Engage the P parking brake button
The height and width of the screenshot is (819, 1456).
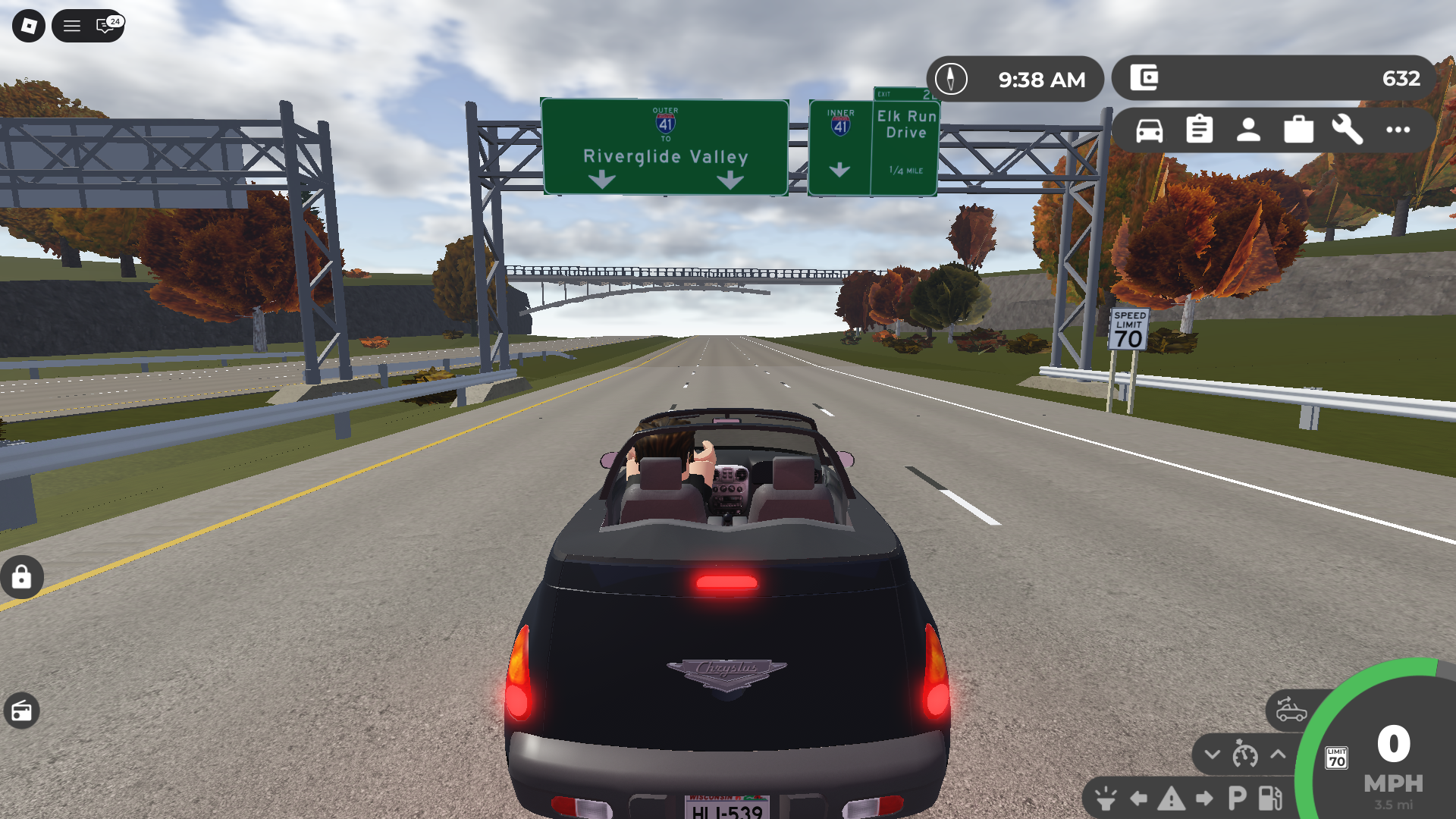(1236, 798)
